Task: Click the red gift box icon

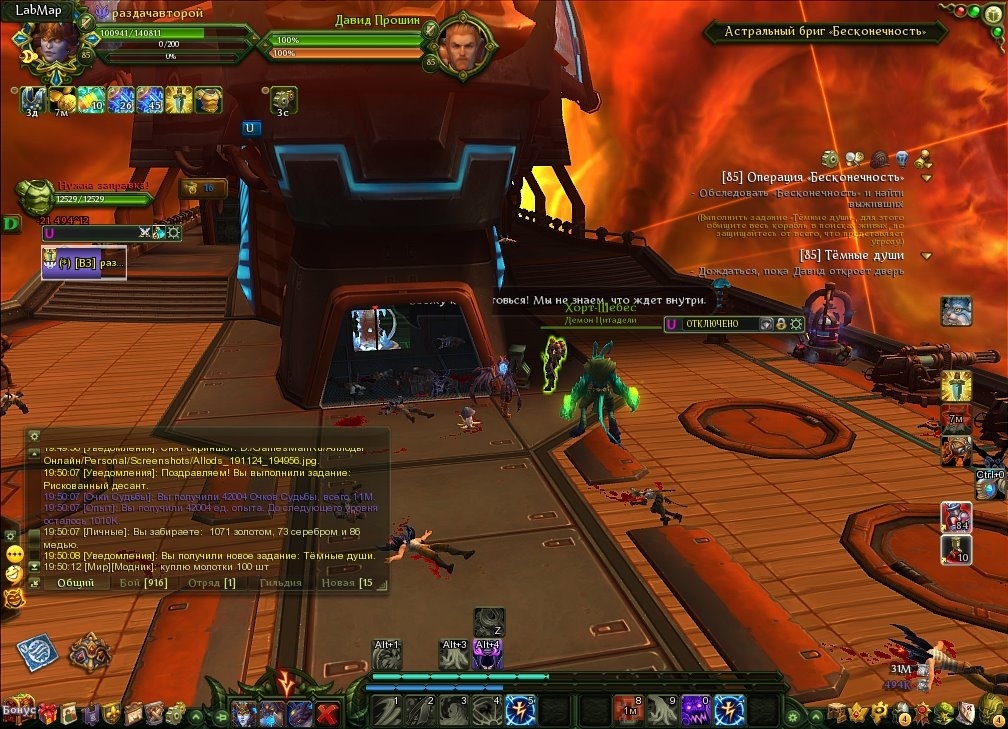Action: [x=47, y=712]
